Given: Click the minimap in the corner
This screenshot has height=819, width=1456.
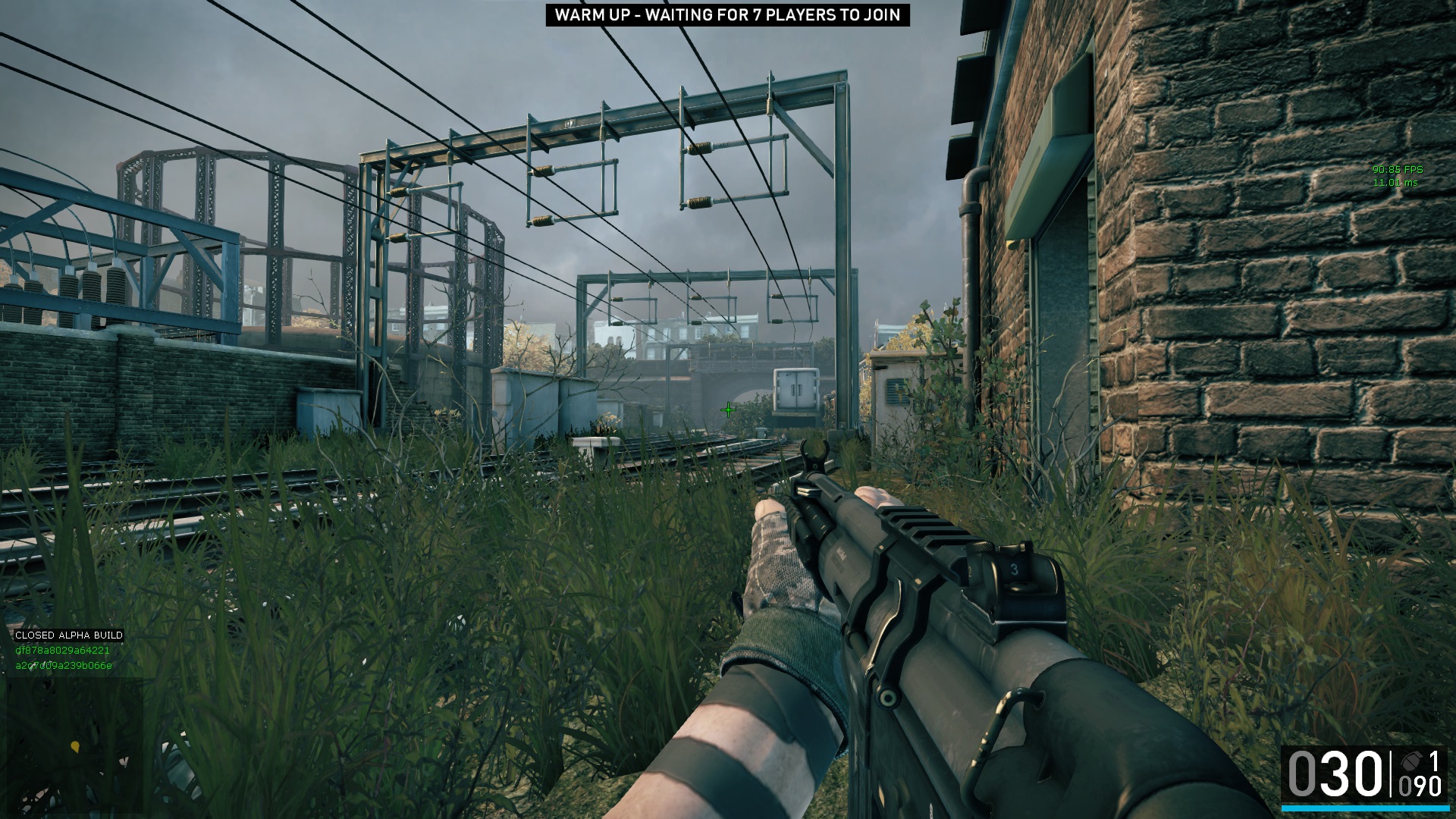Looking at the screenshot, I should click(72, 747).
